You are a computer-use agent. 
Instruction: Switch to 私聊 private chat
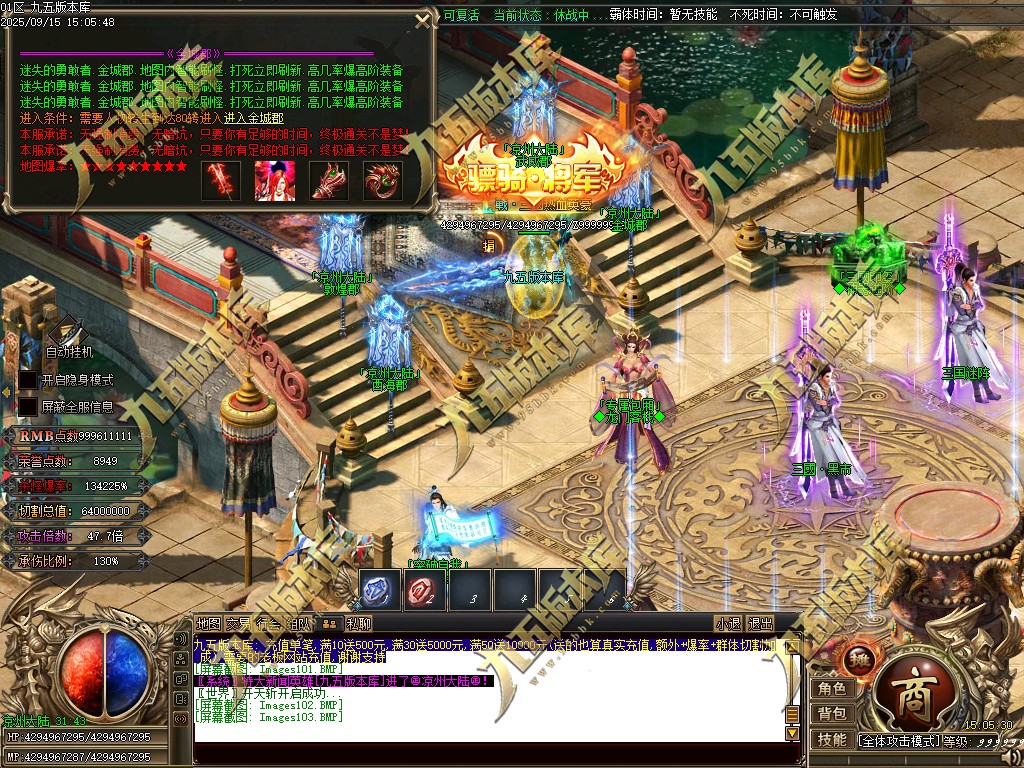(359, 624)
